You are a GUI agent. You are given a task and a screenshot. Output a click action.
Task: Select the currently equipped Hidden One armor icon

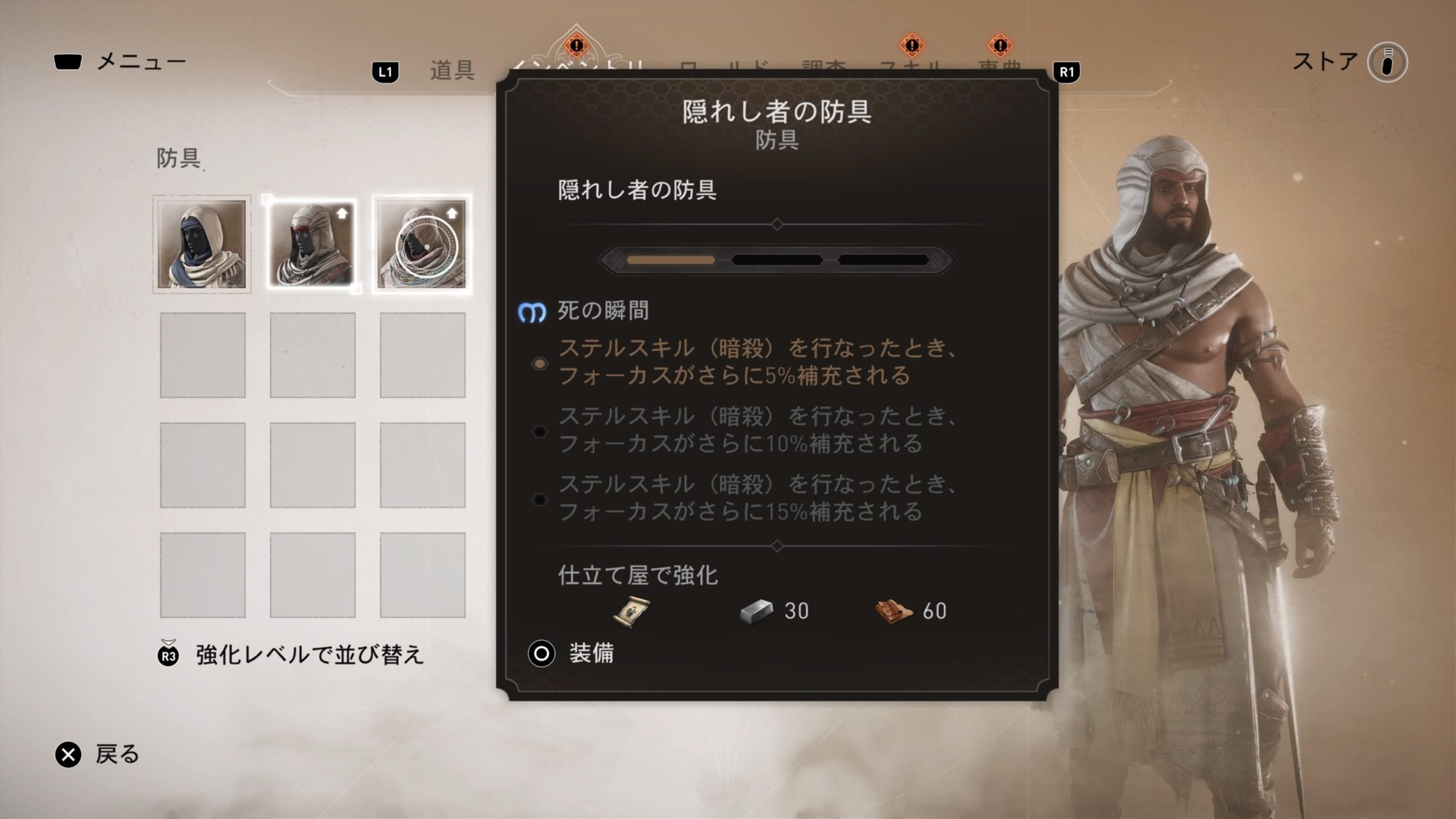click(x=312, y=243)
